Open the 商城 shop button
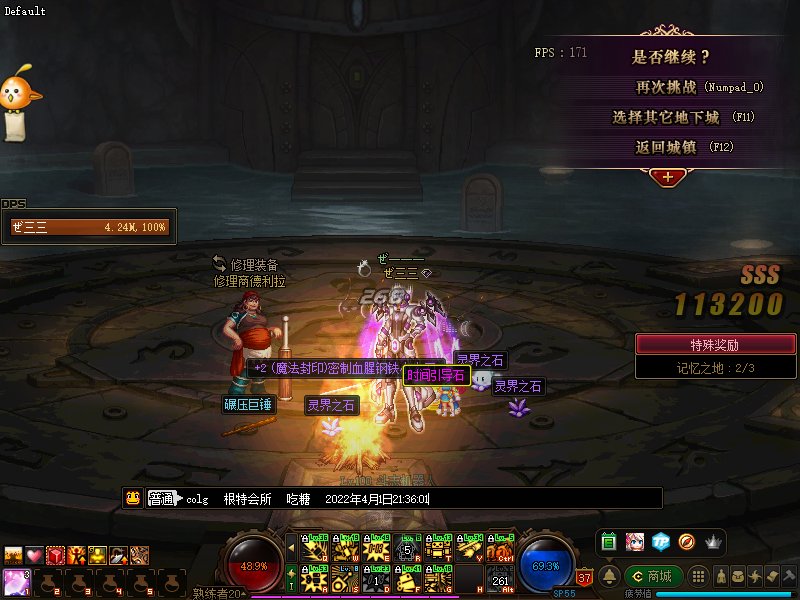This screenshot has height=600, width=800. pyautogui.click(x=653, y=576)
